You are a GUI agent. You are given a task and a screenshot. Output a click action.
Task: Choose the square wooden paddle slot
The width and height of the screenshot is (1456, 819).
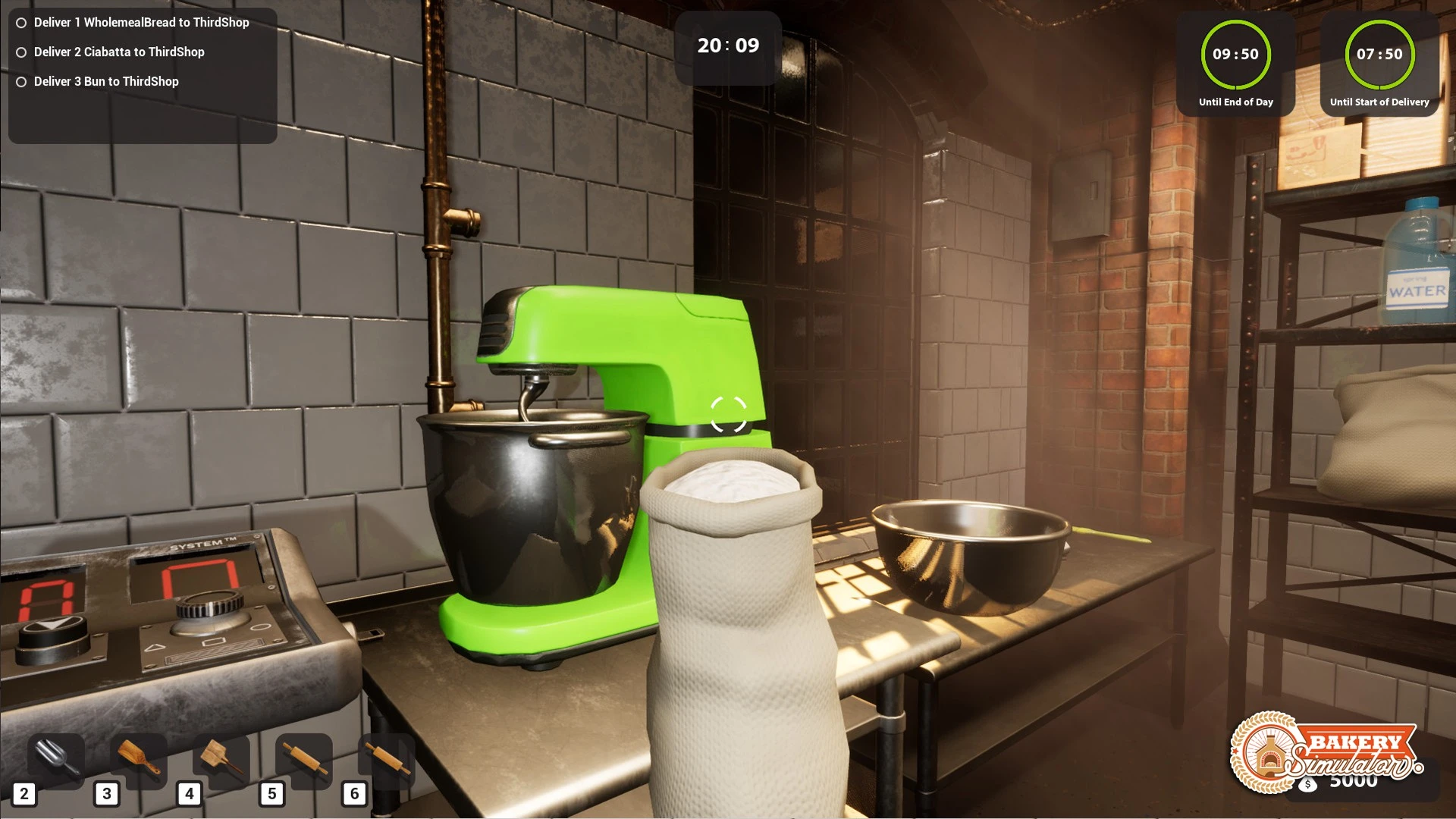[x=221, y=759]
